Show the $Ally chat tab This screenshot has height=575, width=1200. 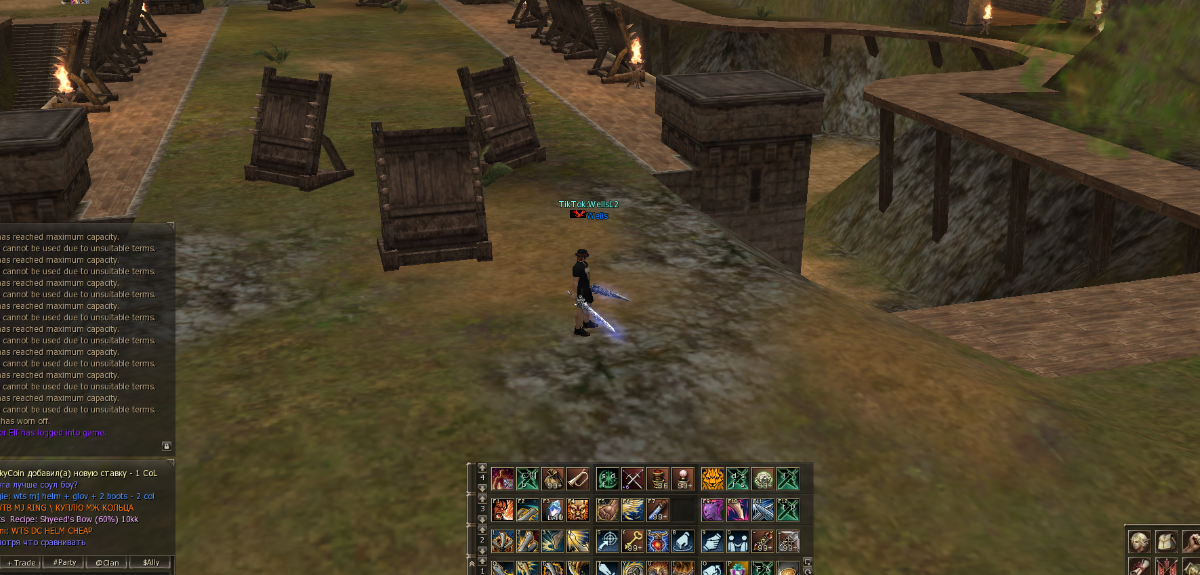coord(151,563)
